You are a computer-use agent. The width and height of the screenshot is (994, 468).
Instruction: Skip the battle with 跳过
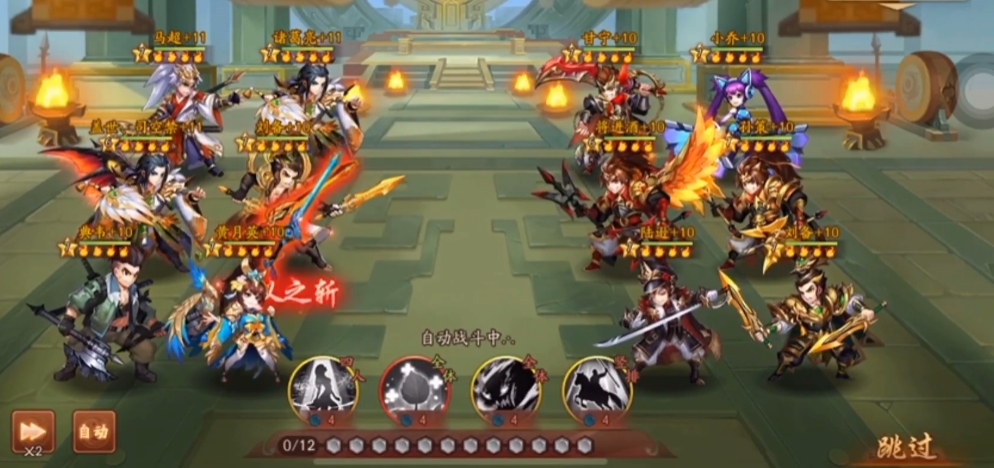(x=909, y=447)
